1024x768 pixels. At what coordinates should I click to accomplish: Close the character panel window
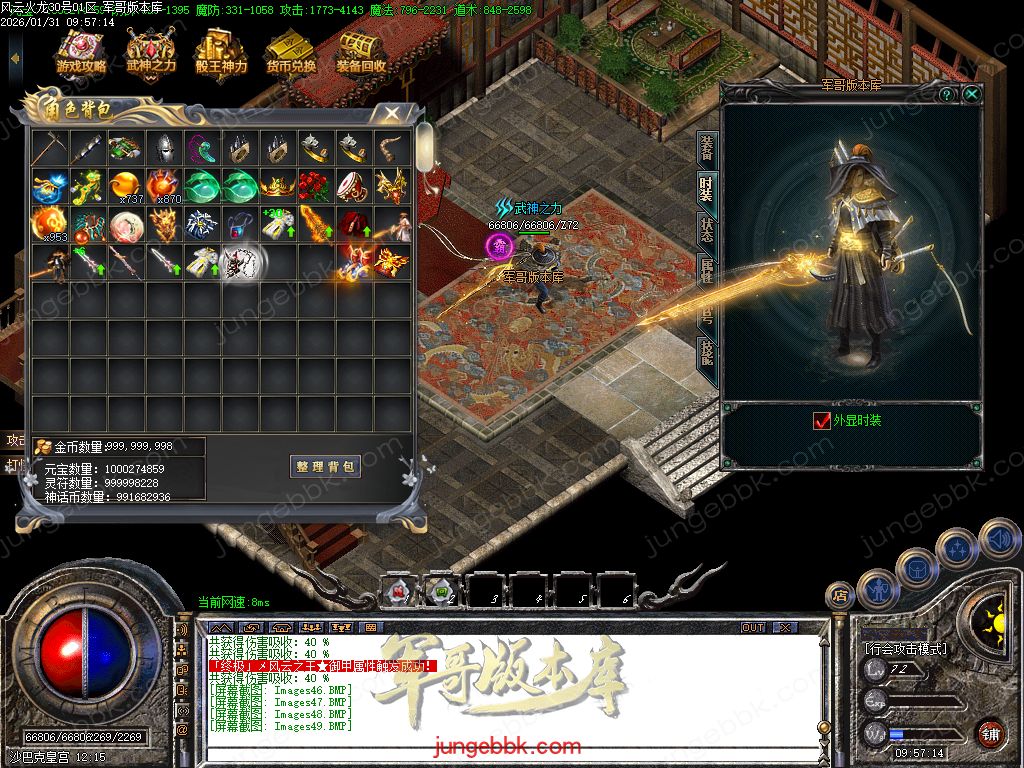pos(971,94)
